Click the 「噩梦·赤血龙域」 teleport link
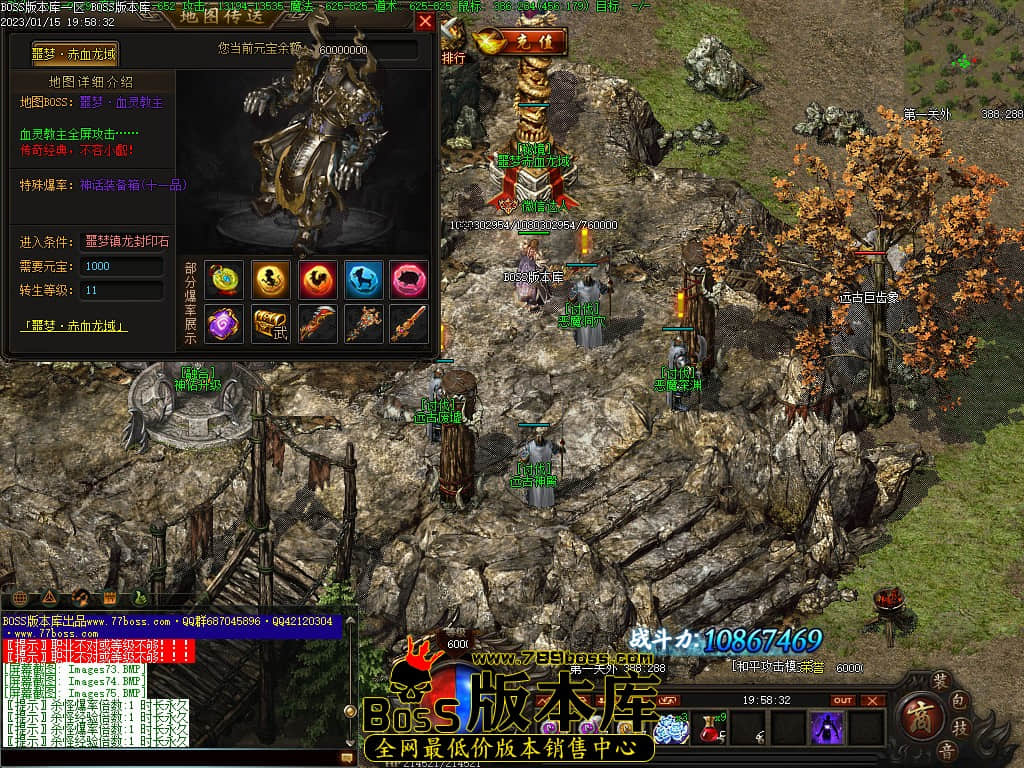The width and height of the screenshot is (1024, 768). click(75, 326)
